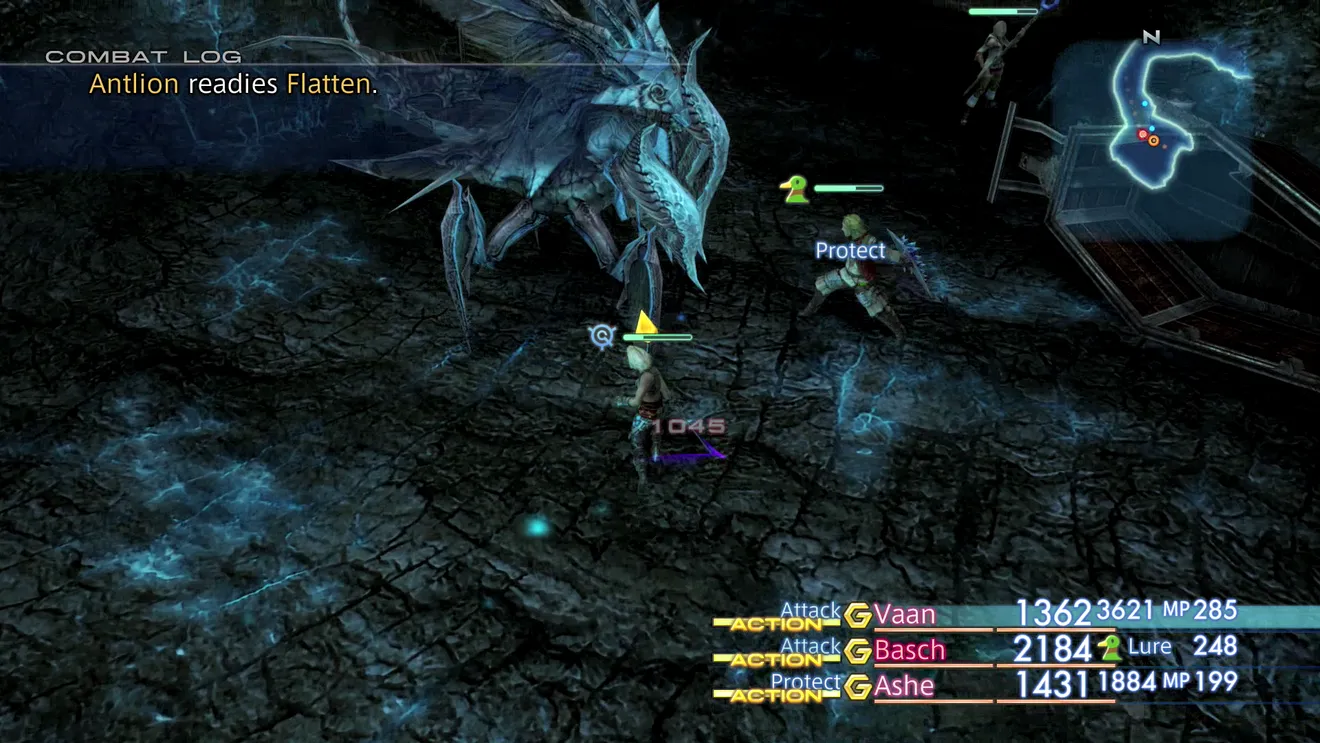The width and height of the screenshot is (1320, 743).
Task: Click Basch's Lure status icon
Action: click(1109, 648)
